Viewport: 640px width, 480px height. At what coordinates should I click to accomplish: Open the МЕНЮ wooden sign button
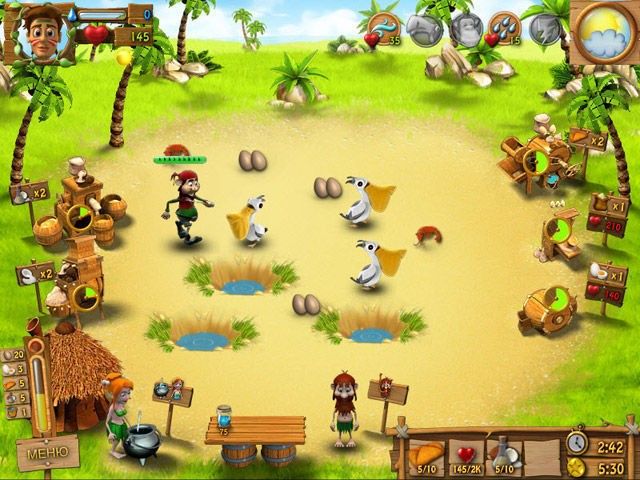coord(47,453)
